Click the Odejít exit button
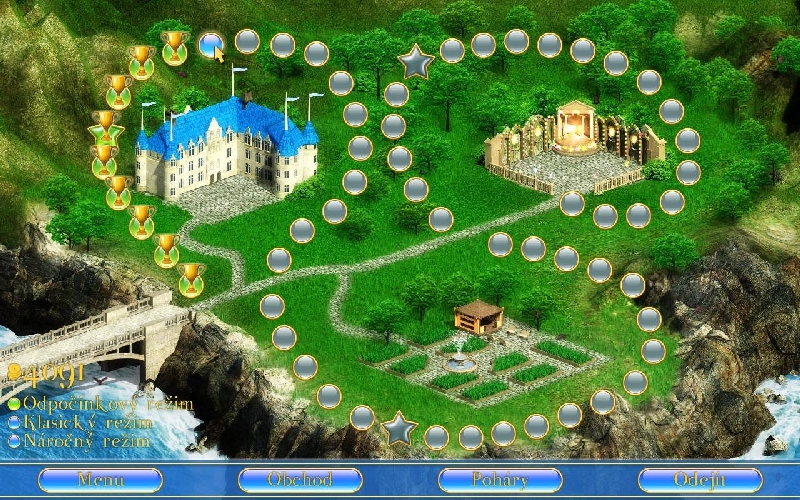800x500 pixels. point(699,480)
